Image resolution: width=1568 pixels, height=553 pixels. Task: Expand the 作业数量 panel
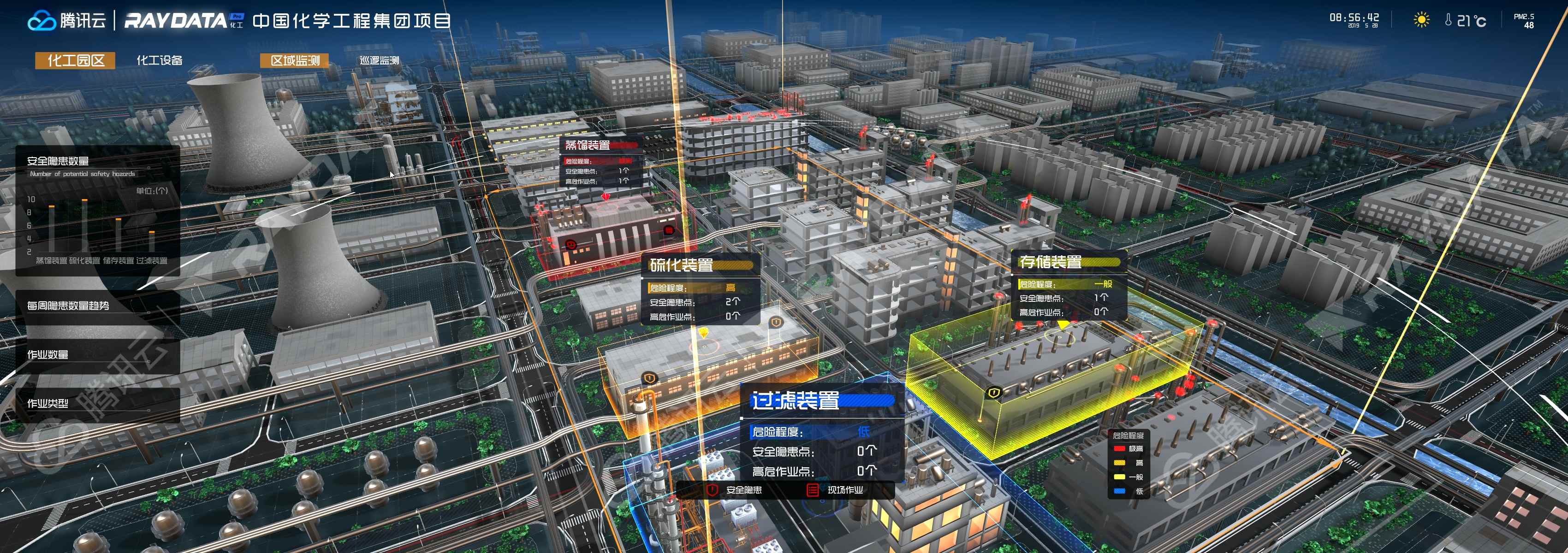(48, 354)
